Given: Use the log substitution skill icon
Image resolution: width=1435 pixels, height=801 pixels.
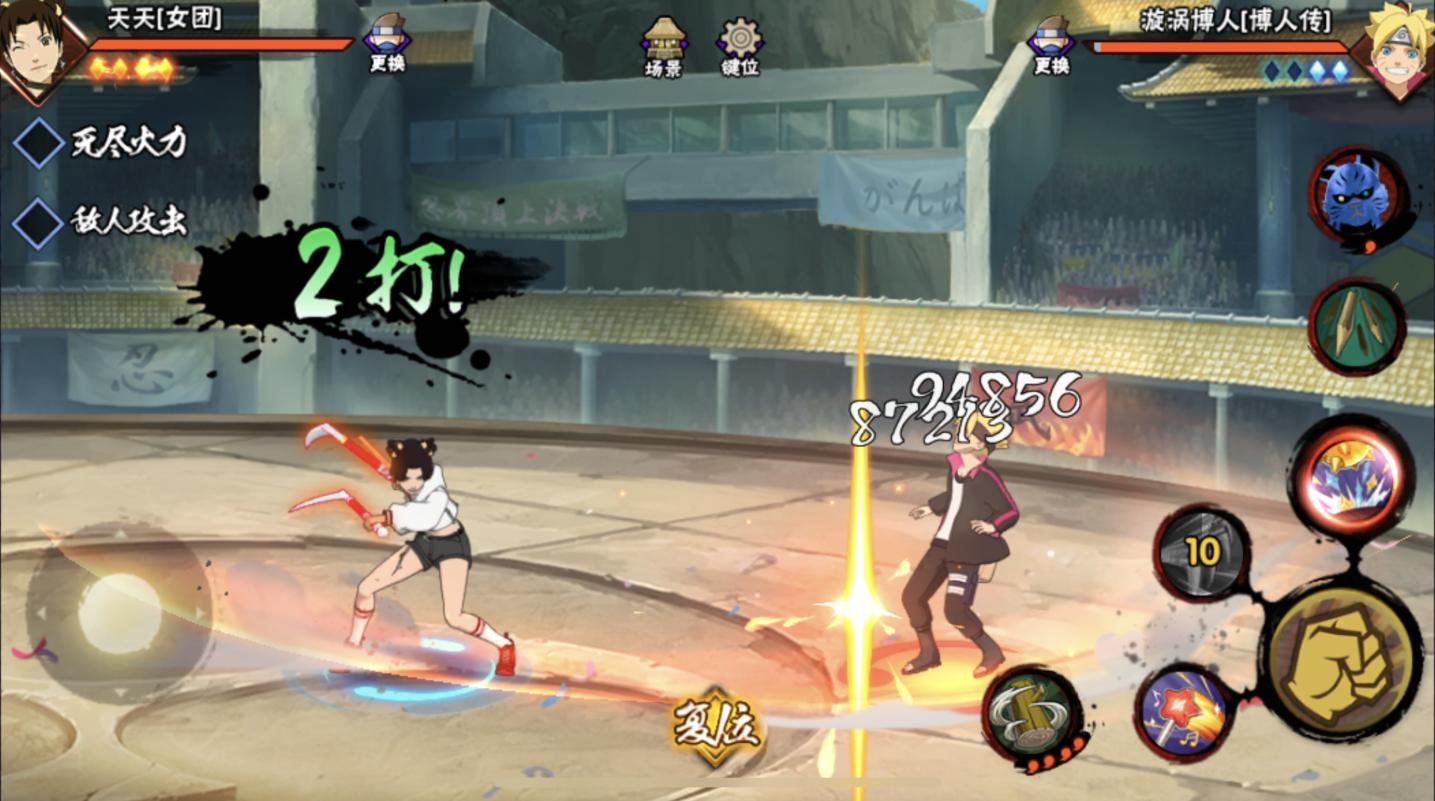Looking at the screenshot, I should click(1031, 715).
